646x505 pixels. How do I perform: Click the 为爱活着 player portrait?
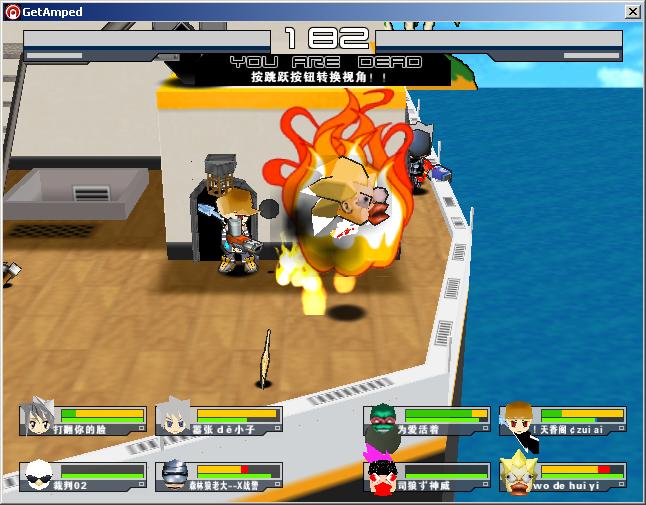pyautogui.click(x=379, y=420)
